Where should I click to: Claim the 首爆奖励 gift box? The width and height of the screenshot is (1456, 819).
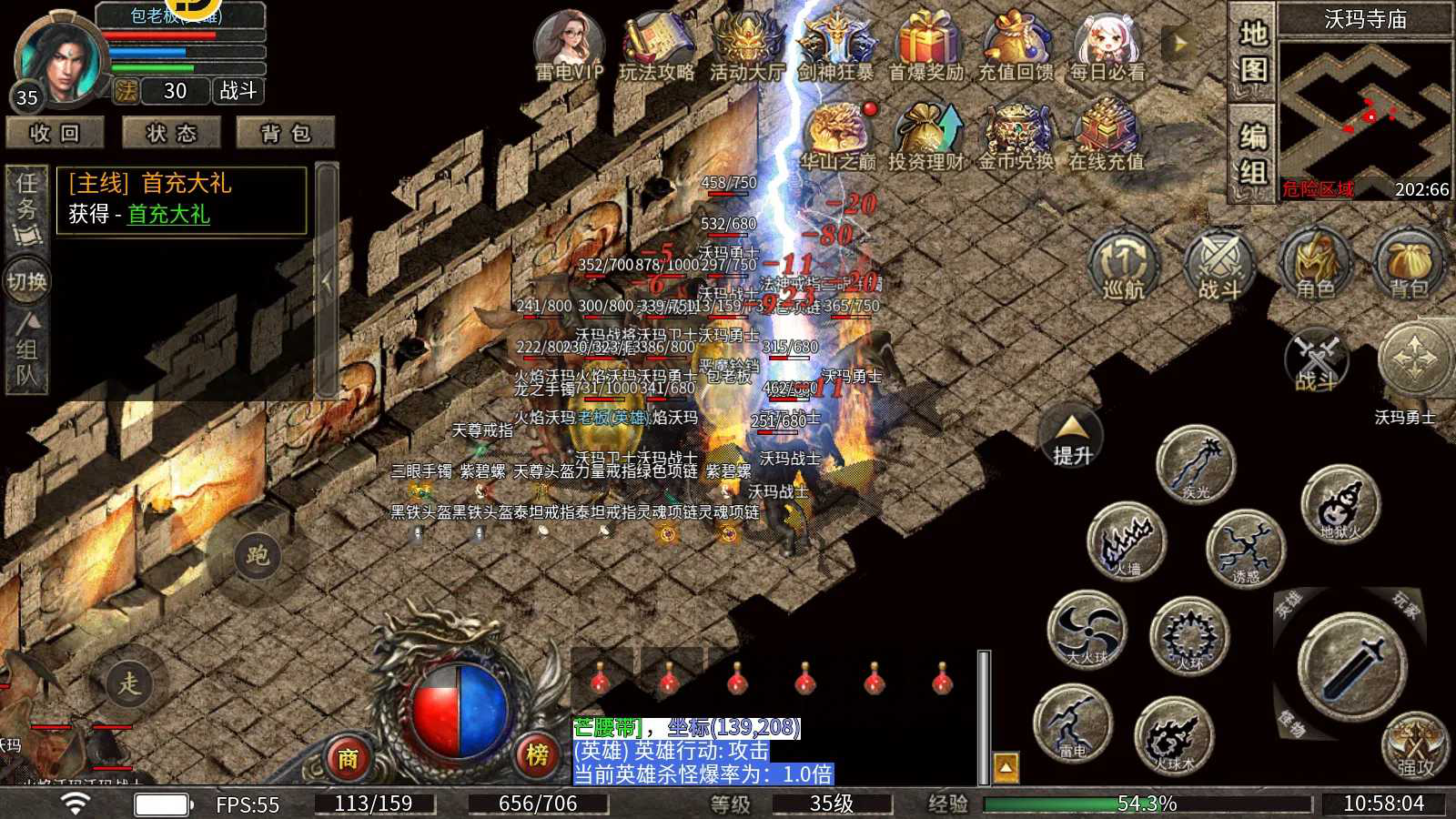point(925,45)
